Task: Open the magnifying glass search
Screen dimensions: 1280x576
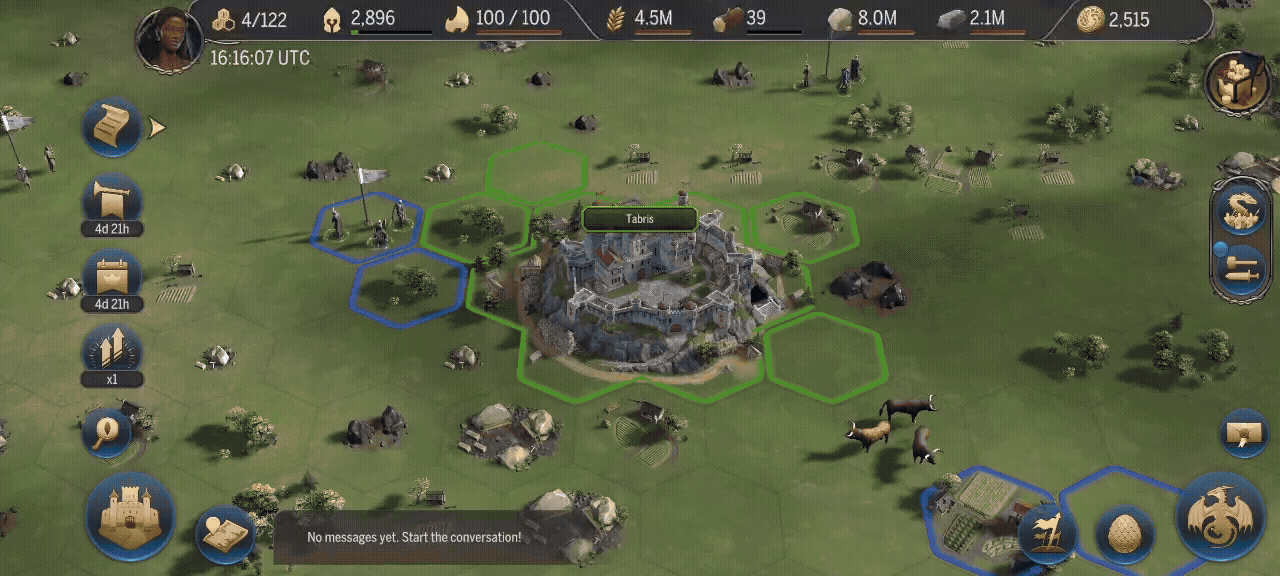Action: coord(106,432)
